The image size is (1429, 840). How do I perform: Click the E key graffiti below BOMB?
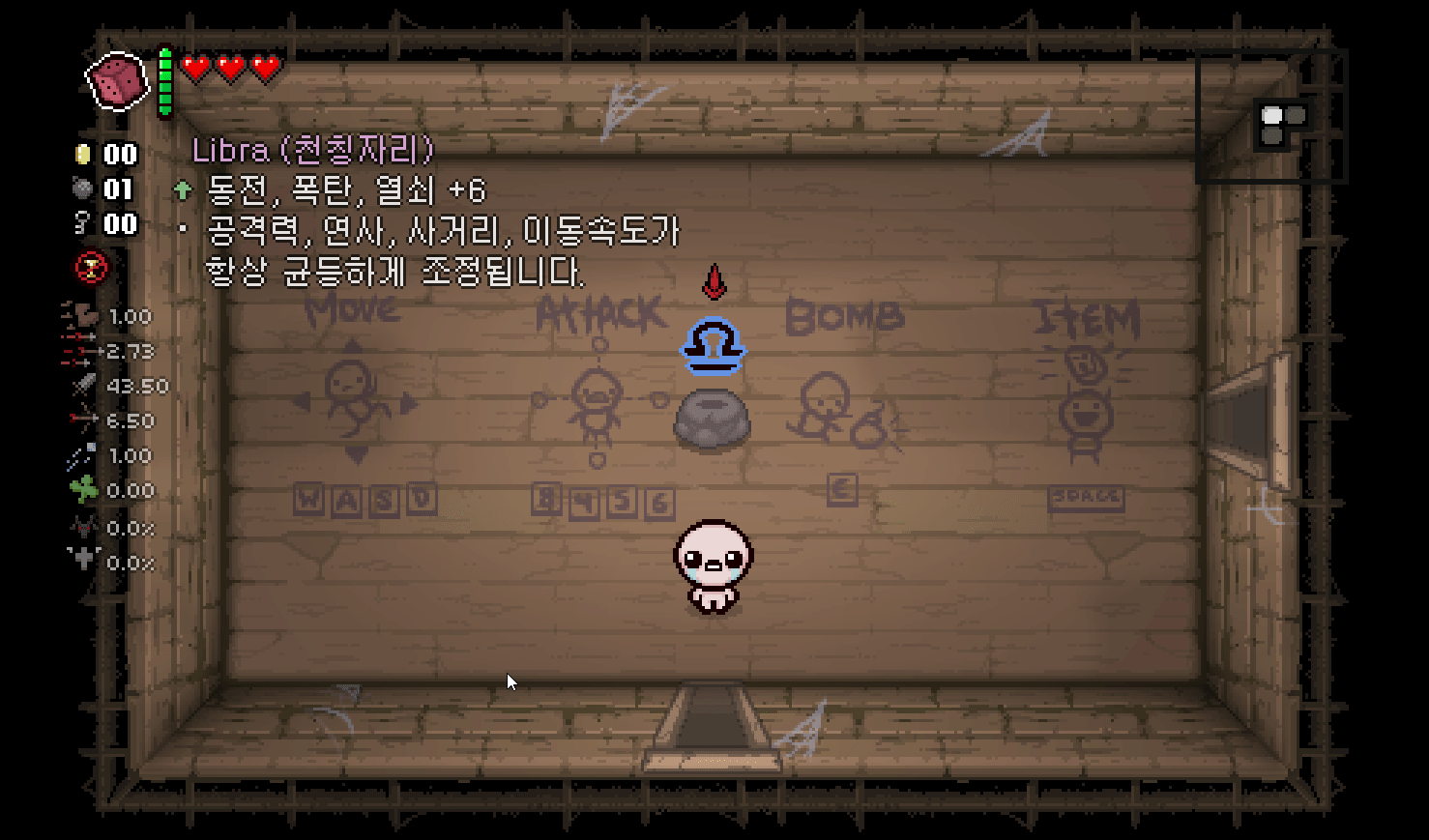(840, 489)
